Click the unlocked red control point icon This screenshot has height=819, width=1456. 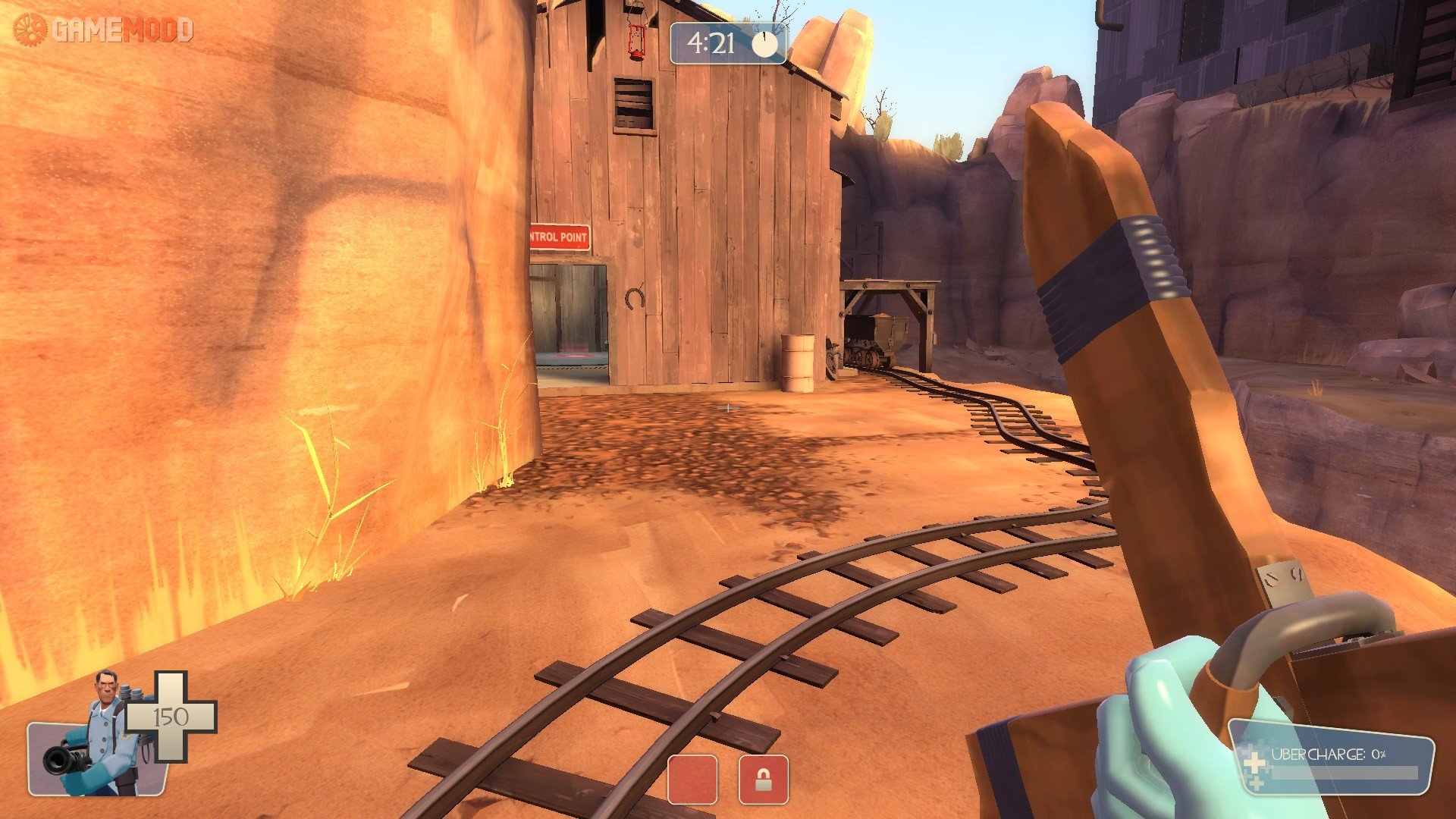coord(692,779)
